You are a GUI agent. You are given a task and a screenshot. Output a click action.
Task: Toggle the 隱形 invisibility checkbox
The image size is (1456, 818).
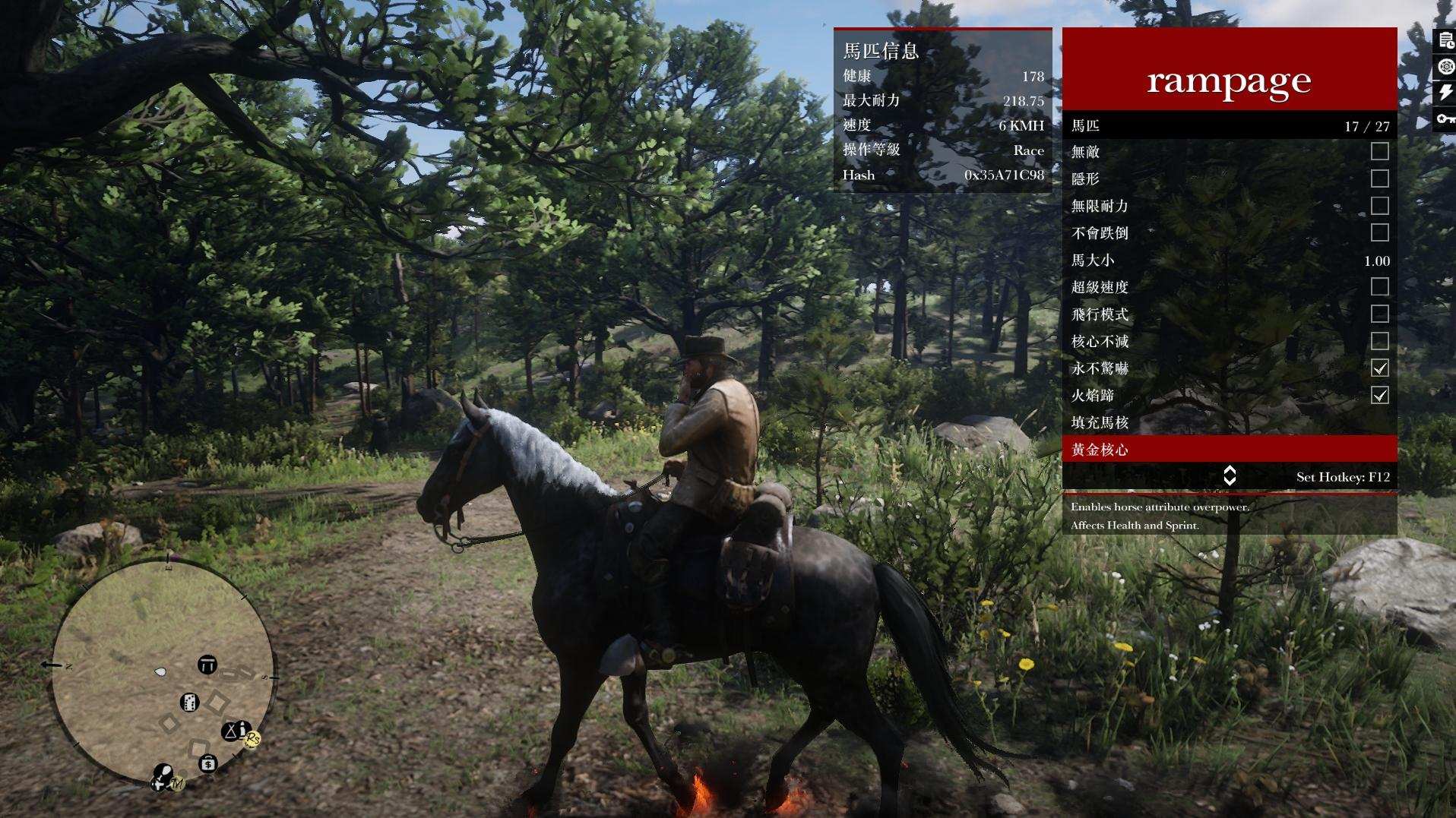point(1381,178)
